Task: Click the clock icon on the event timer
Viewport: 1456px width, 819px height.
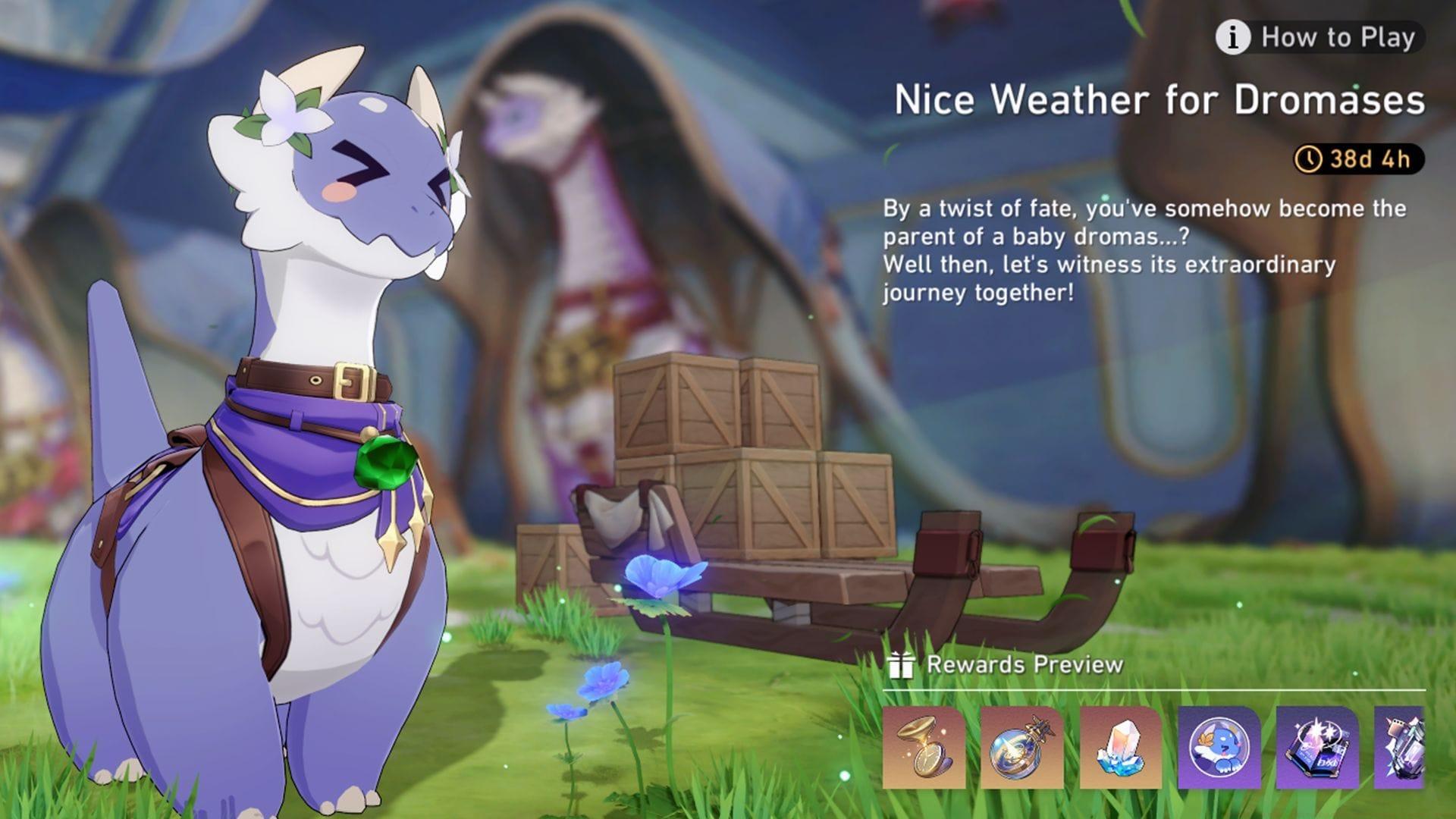Action: [x=1308, y=159]
